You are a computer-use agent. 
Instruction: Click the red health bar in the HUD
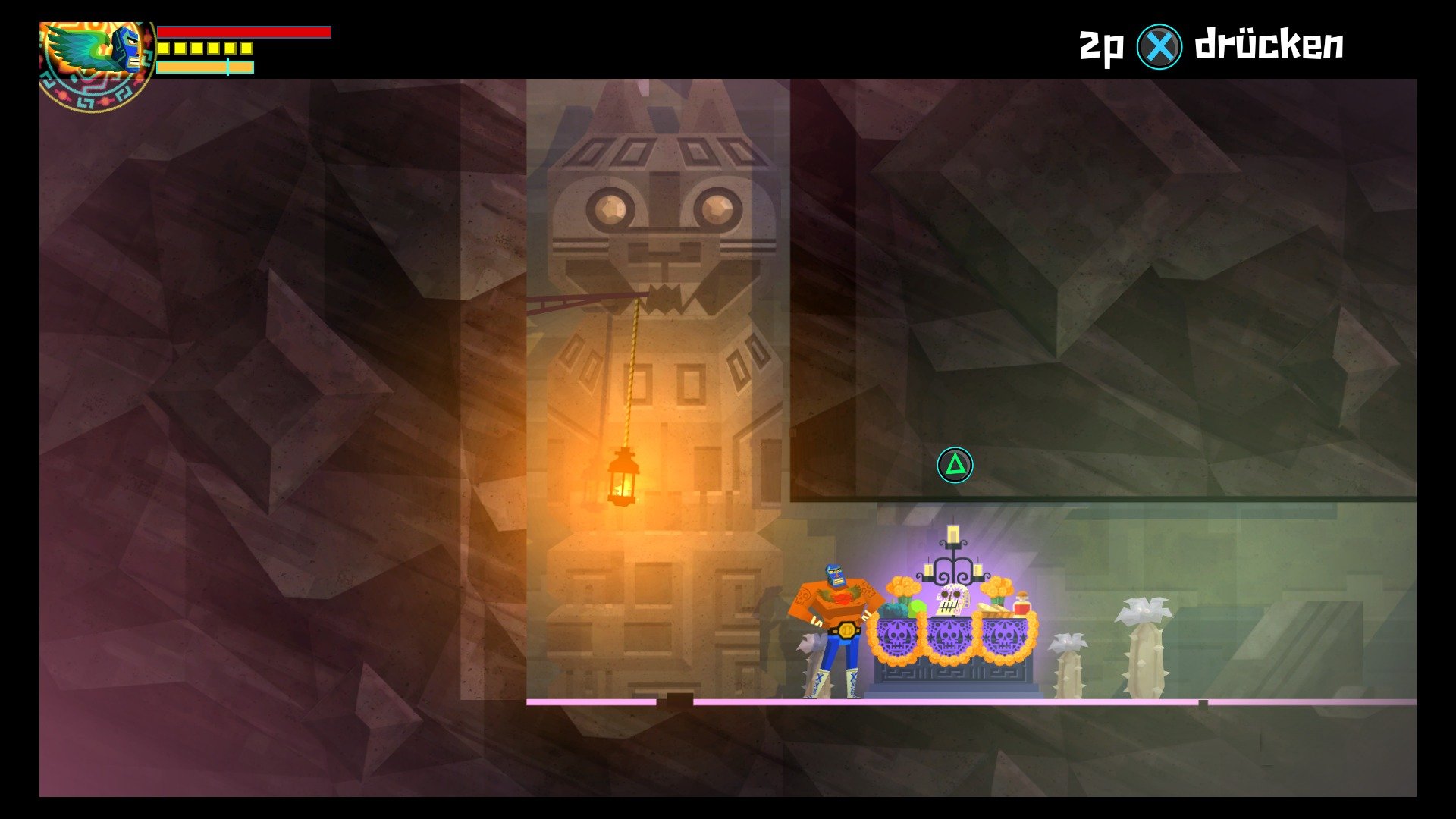pos(243,31)
